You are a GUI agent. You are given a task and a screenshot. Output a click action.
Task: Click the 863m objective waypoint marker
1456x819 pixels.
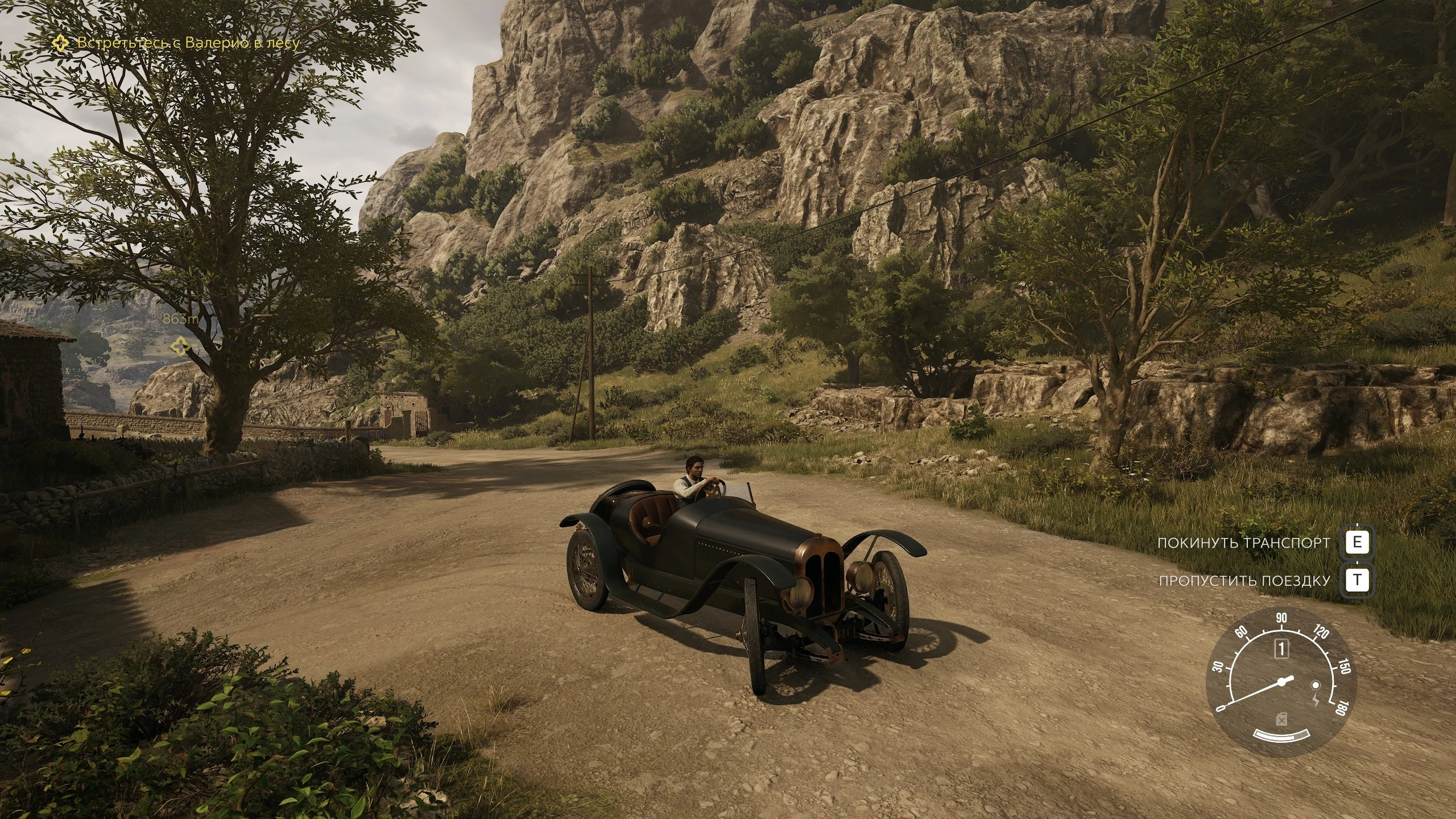pos(181,345)
